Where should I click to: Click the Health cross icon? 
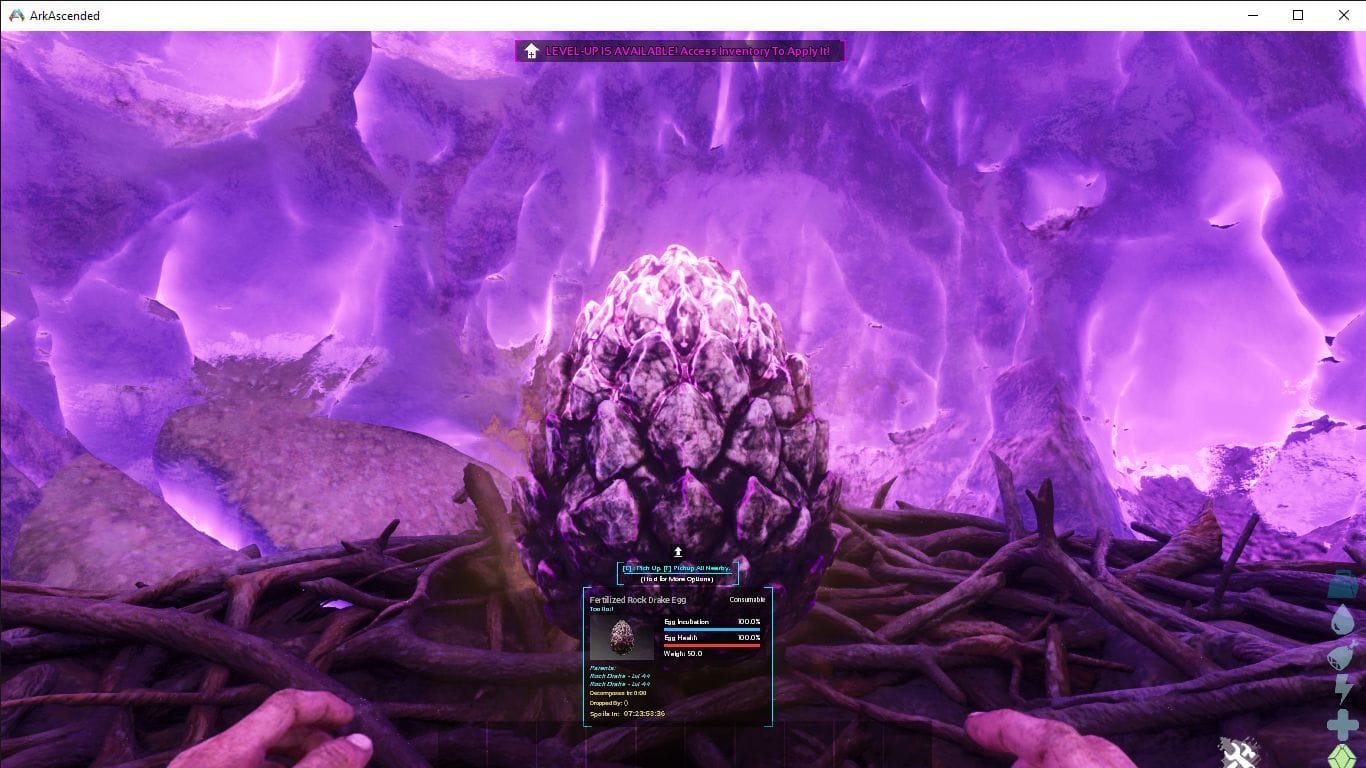click(x=1342, y=723)
